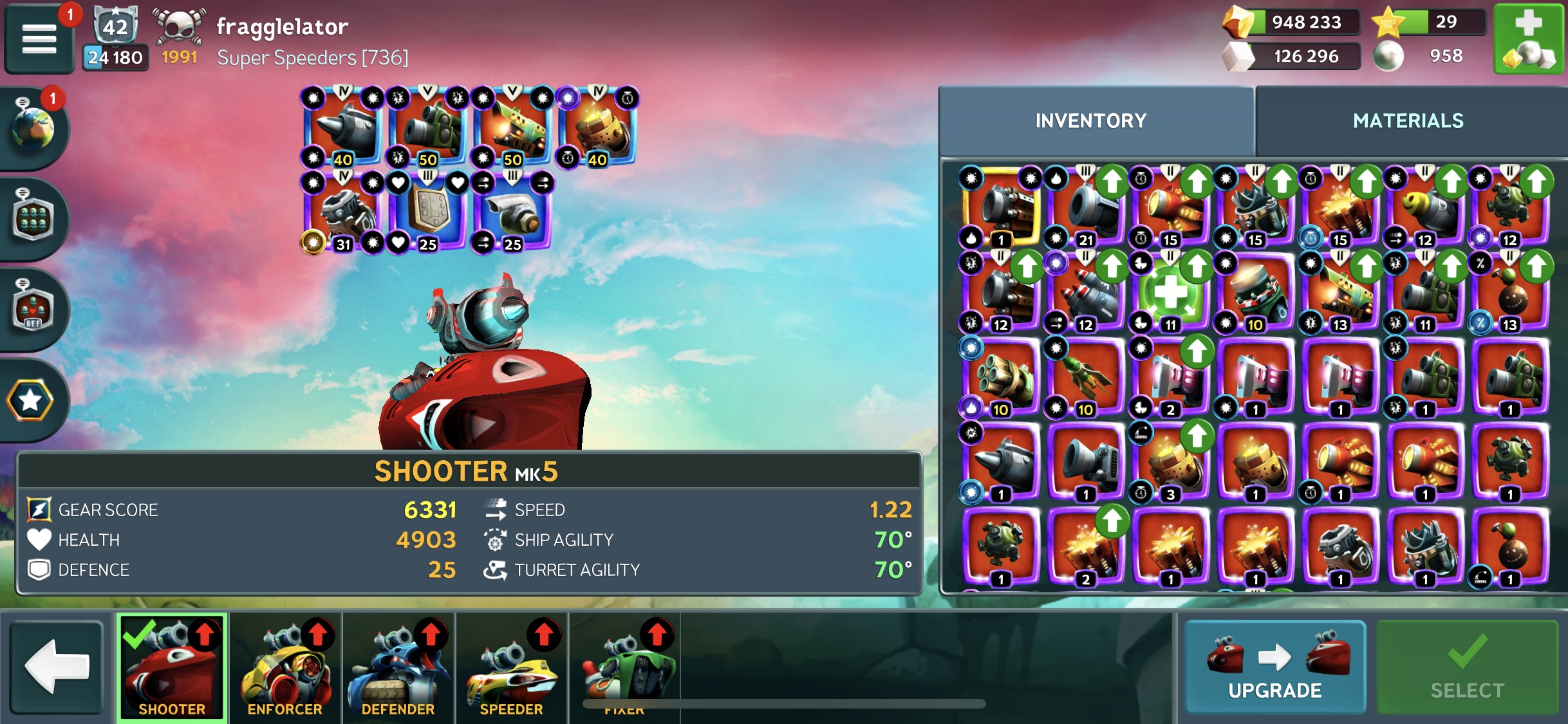Switch to the Materials tab
This screenshot has width=1568, height=724.
[1408, 121]
